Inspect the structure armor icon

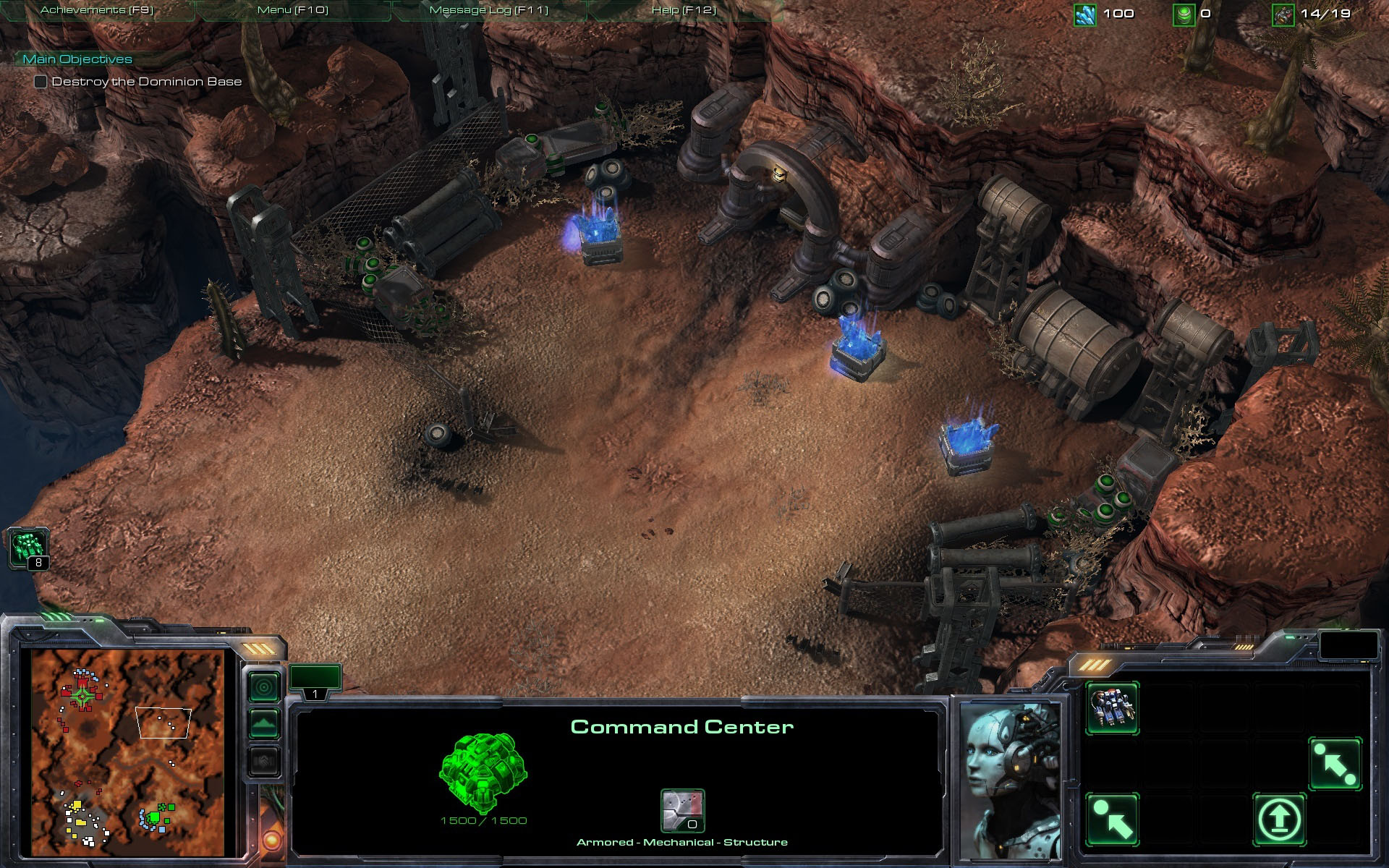(682, 810)
